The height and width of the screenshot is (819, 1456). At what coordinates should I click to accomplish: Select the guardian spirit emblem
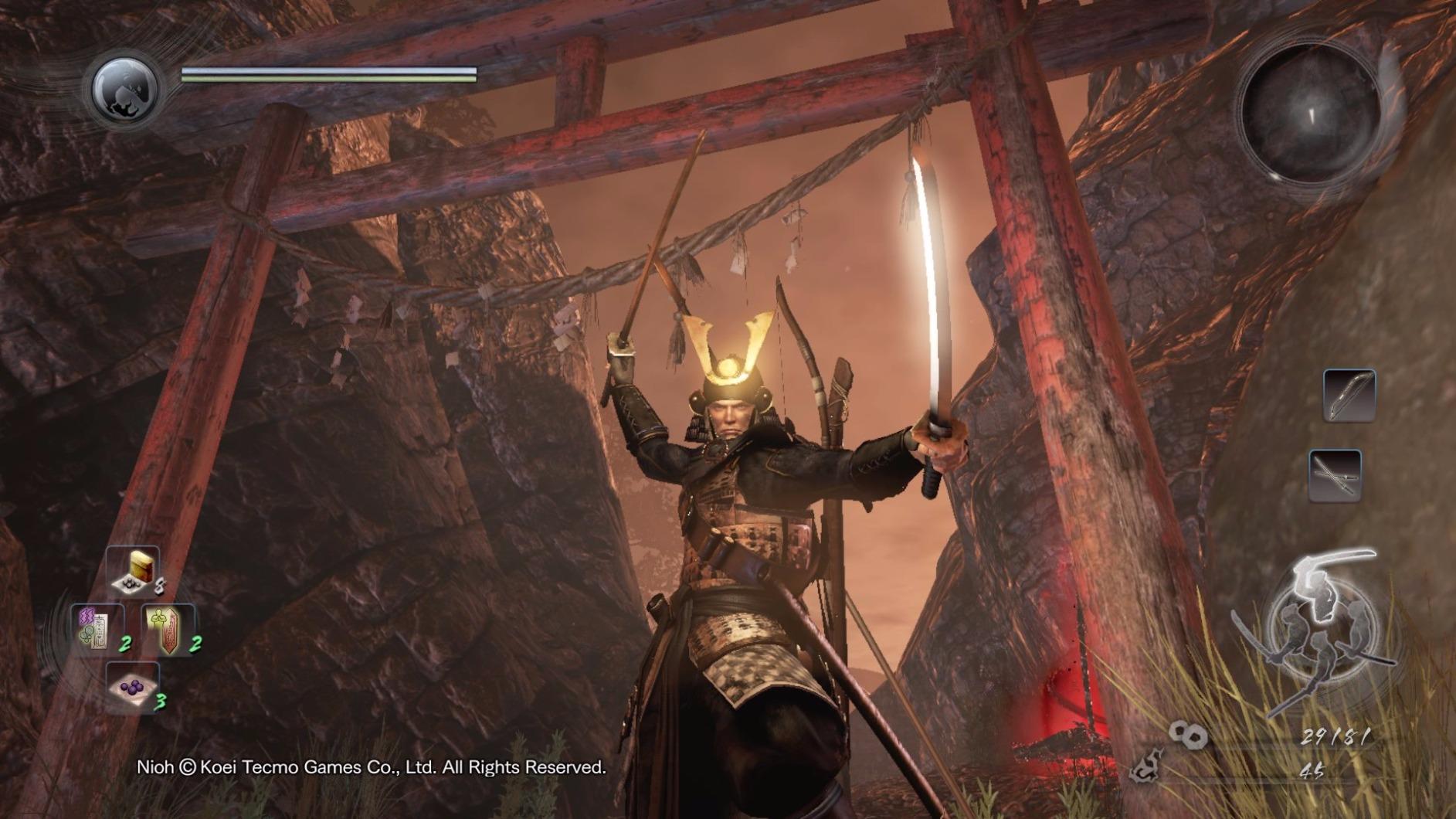point(125,90)
